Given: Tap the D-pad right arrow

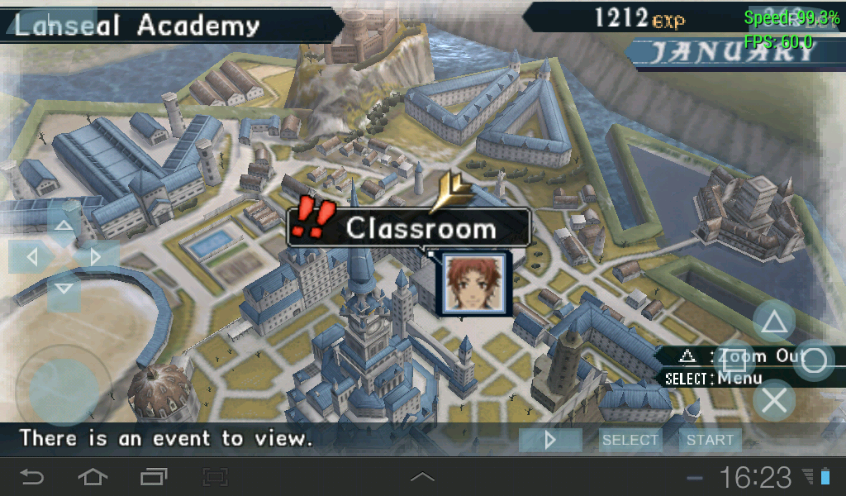Looking at the screenshot, I should coord(96,257).
